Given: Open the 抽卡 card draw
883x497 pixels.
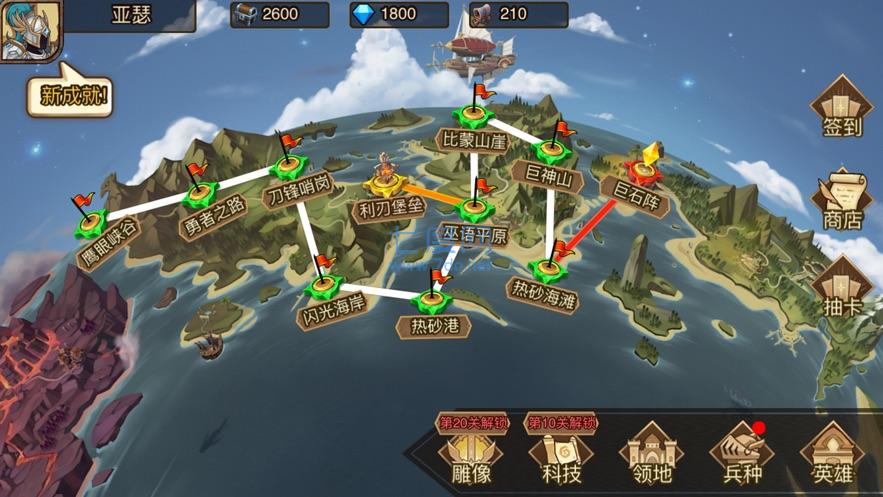Looking at the screenshot, I should click(x=841, y=285).
